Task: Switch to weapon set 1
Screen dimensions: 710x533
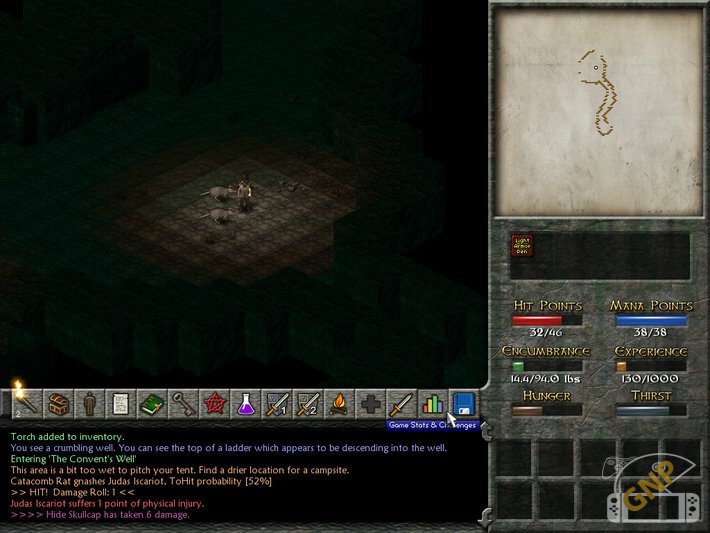Action: tap(276, 404)
